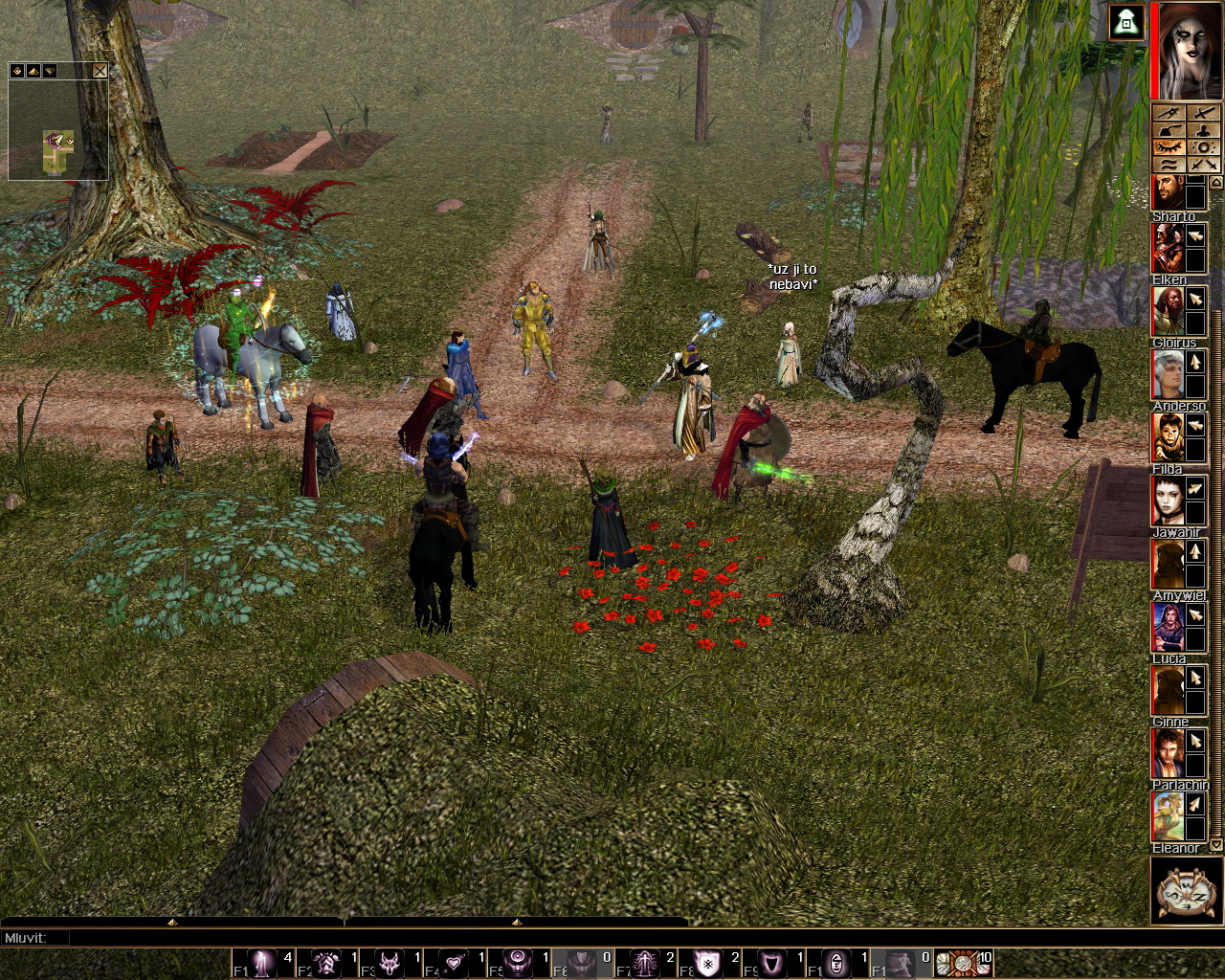The image size is (1225, 980).
Task: Select Eleanor's party portrait
Action: pos(1167,817)
